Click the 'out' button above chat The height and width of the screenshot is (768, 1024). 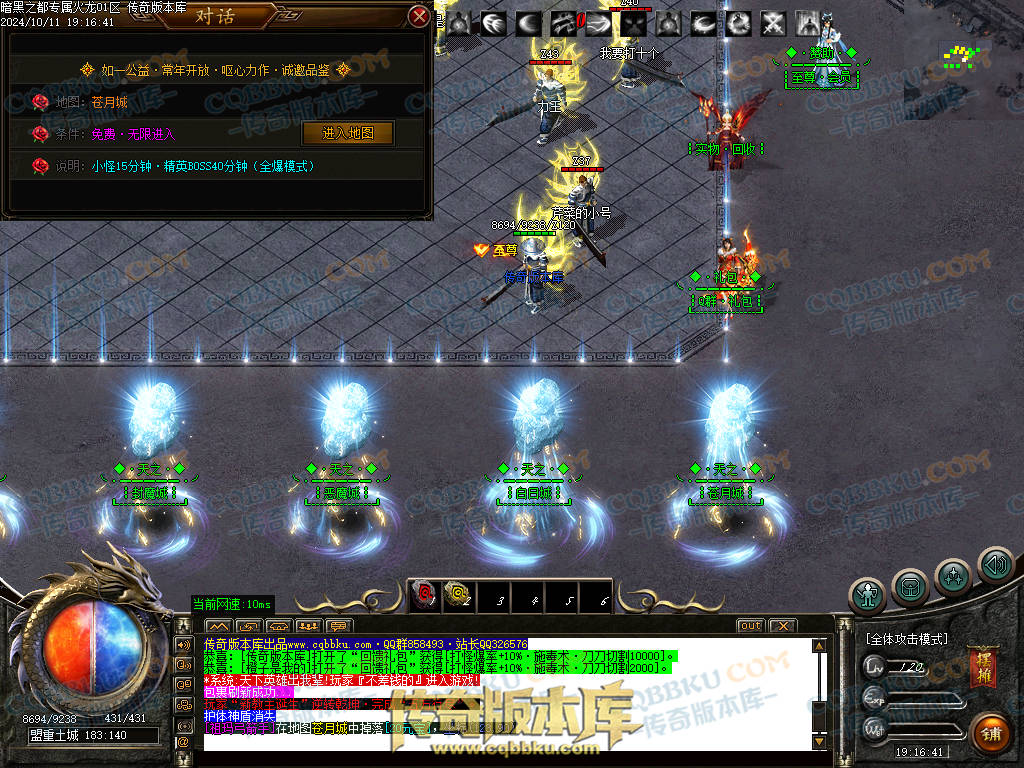tap(750, 626)
